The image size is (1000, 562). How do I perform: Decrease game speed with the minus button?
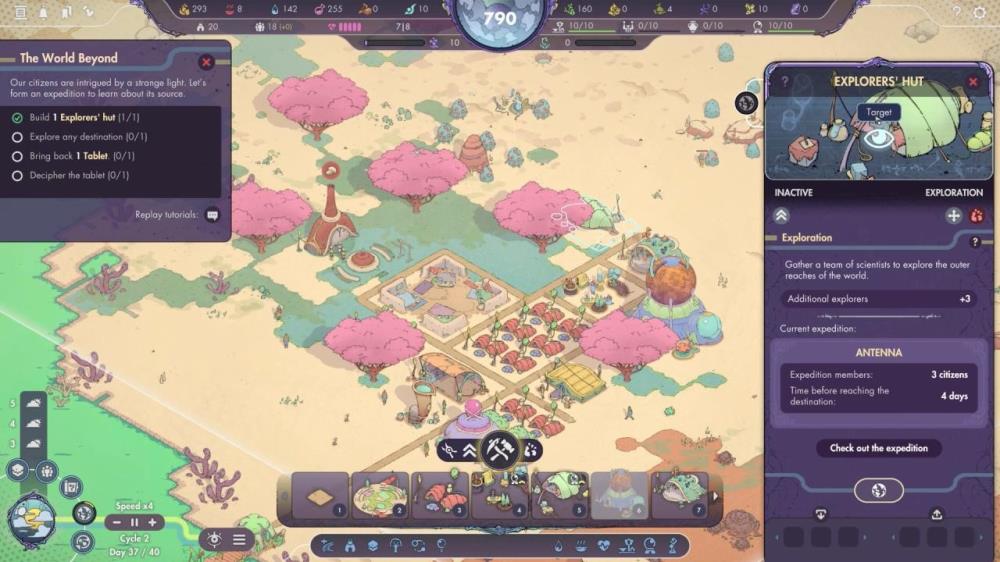click(x=117, y=522)
